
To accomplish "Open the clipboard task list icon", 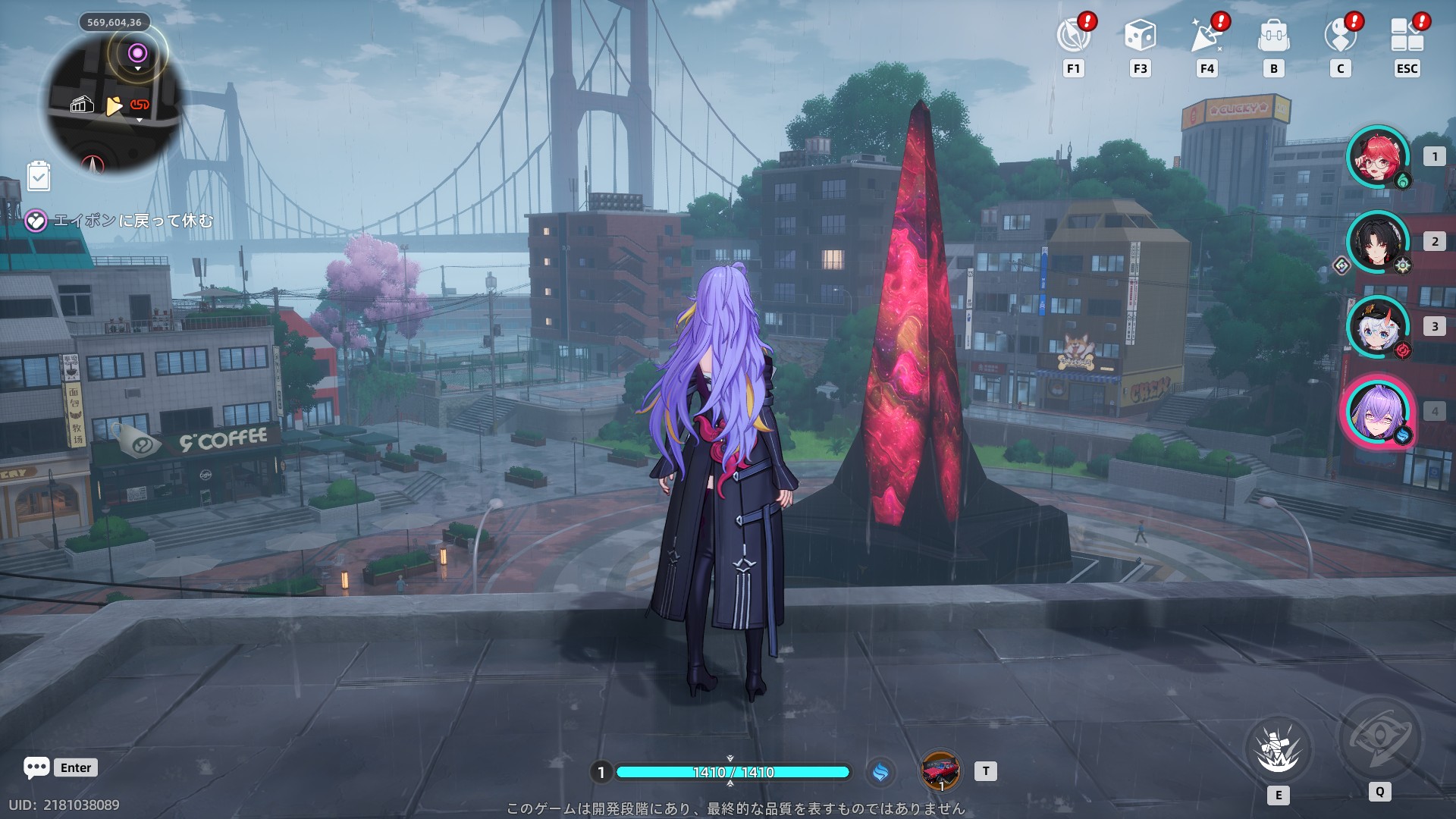I will [39, 177].
